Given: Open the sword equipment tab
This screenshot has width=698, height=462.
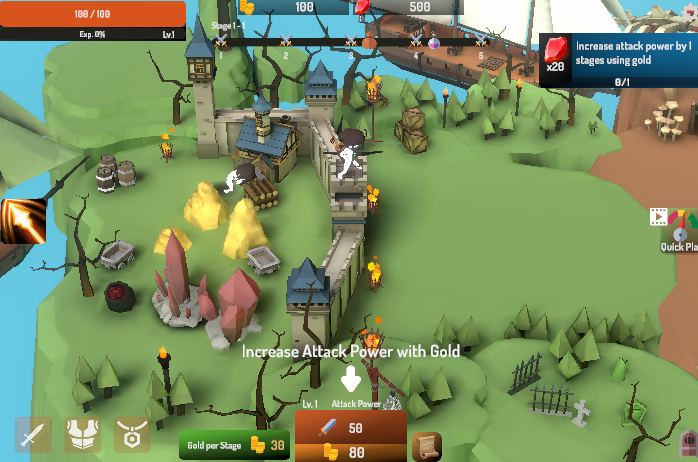Looking at the screenshot, I should tap(33, 435).
